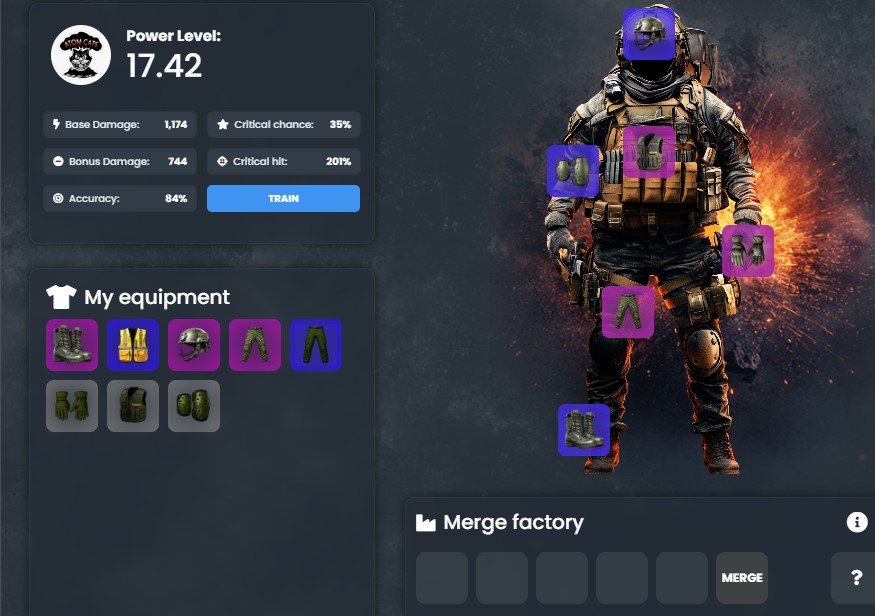Select the equipped boots slot at soldier's feet
875x616 pixels.
pyautogui.click(x=584, y=430)
